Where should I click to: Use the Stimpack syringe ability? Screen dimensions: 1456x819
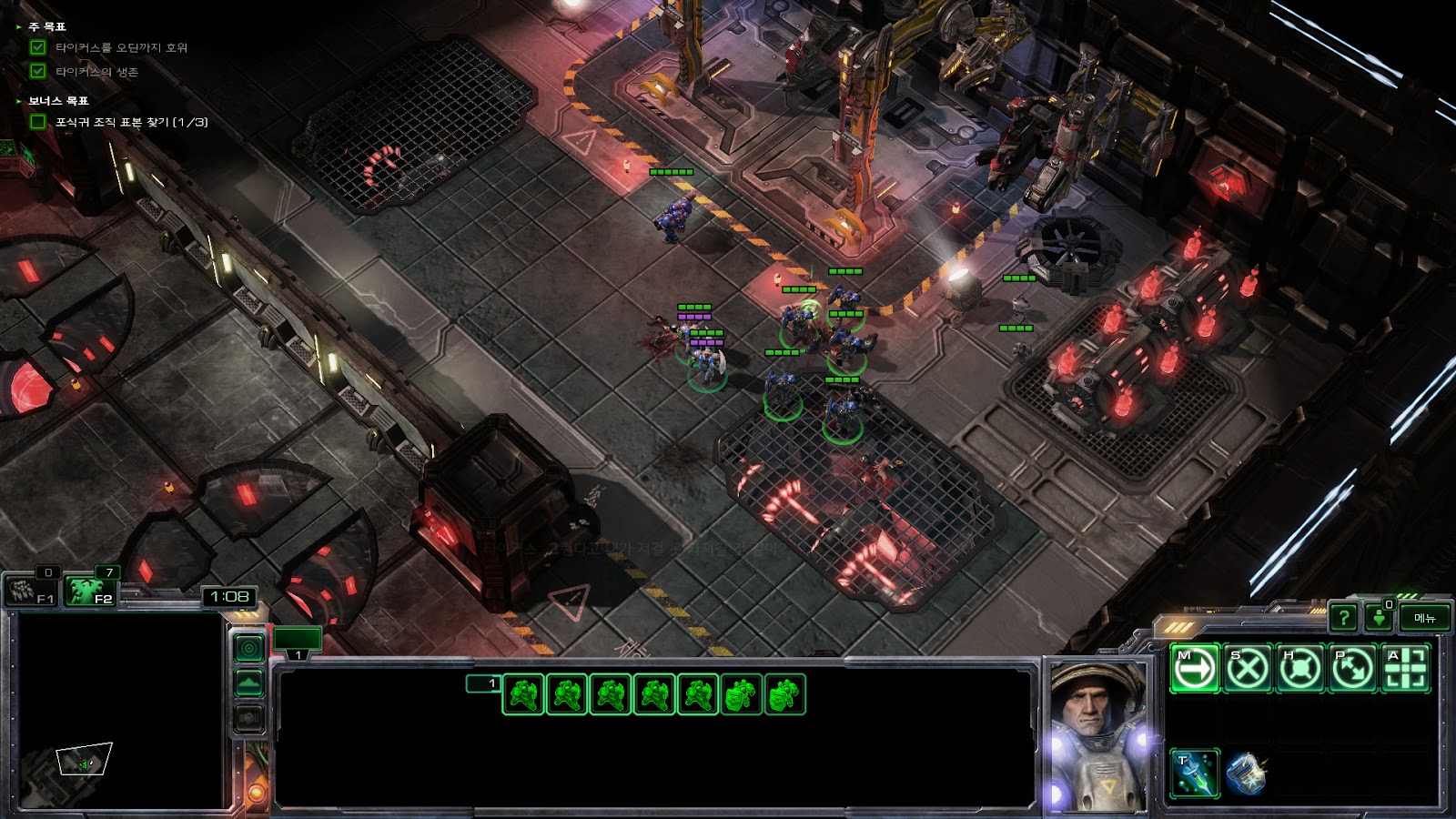pos(1194,773)
